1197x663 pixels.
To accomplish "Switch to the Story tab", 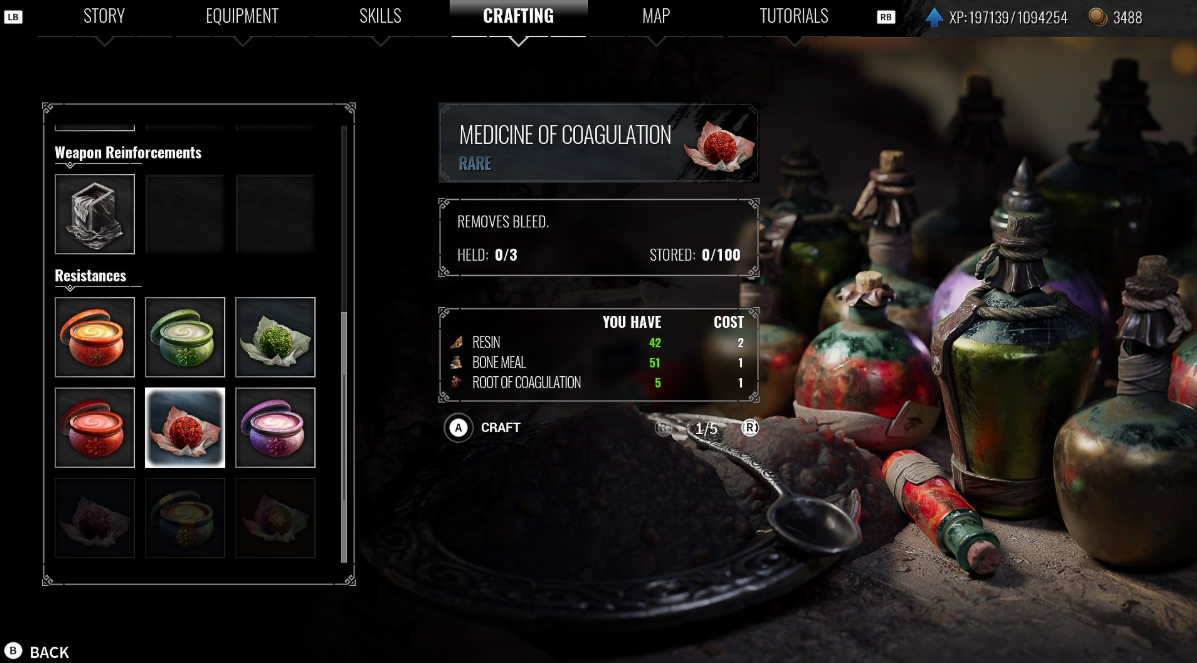I will point(104,16).
